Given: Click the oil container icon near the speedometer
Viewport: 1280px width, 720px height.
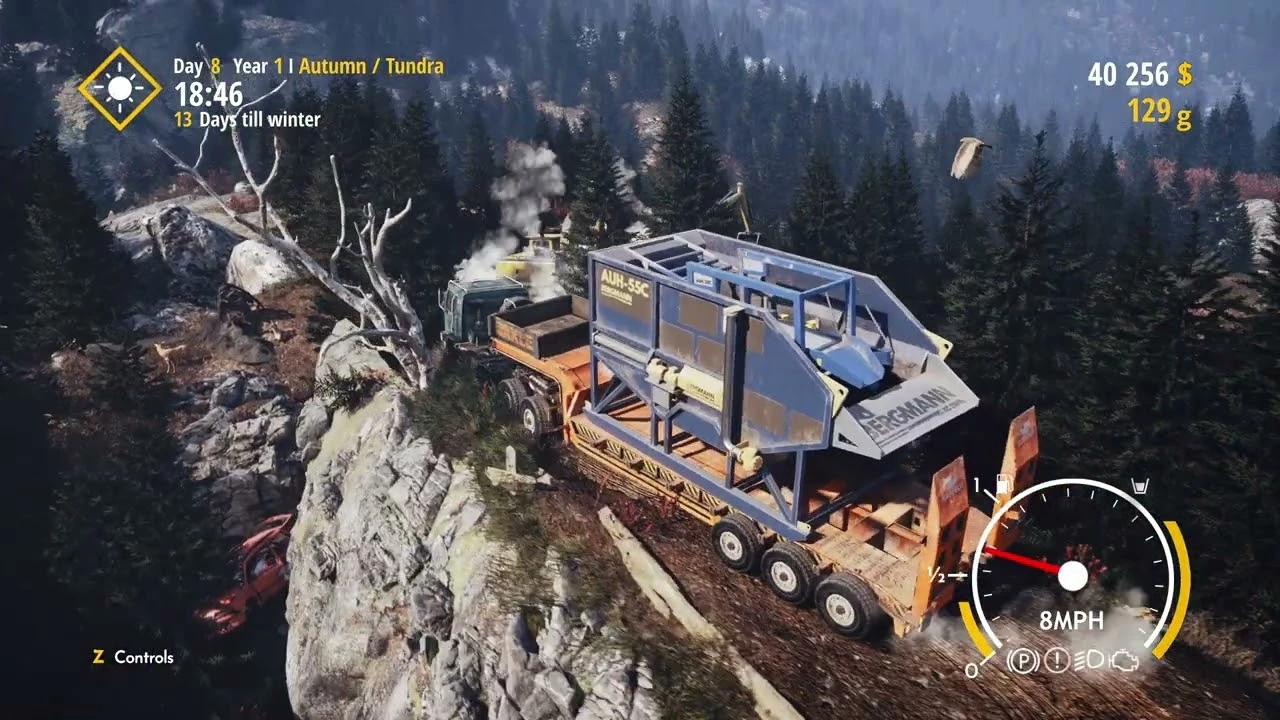Looking at the screenshot, I should [x=1140, y=484].
